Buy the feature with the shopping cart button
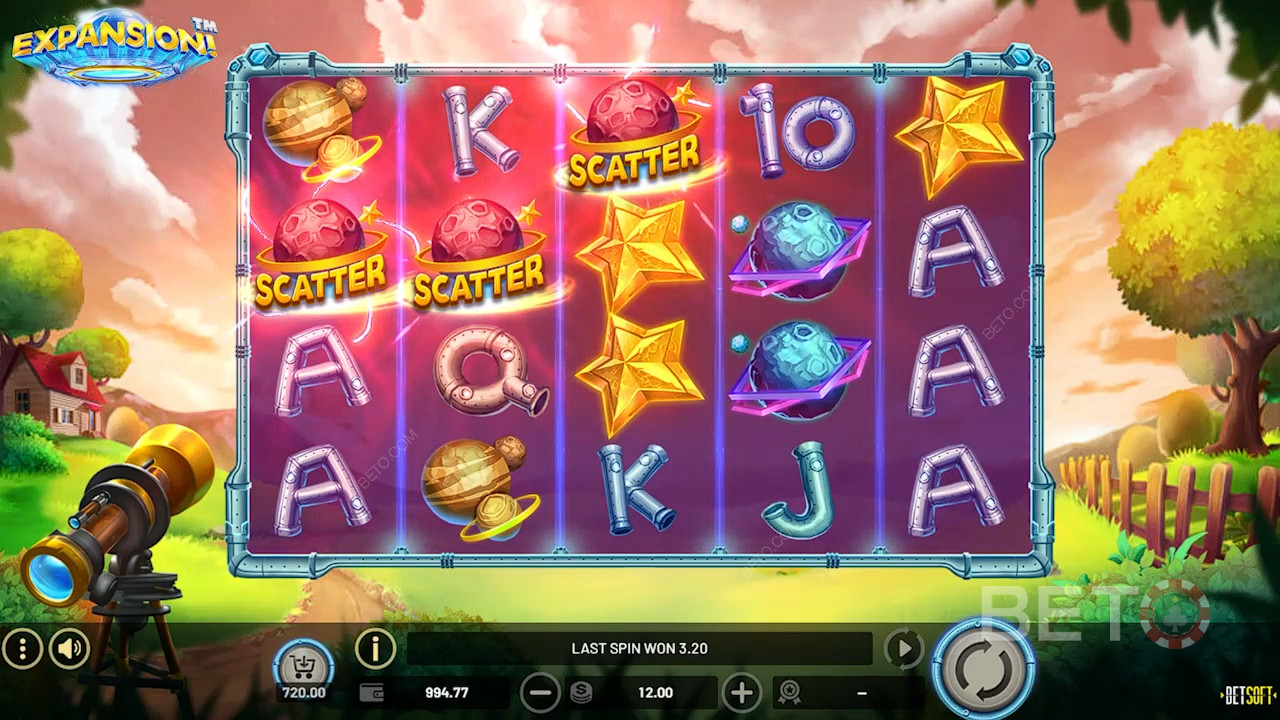 pyautogui.click(x=303, y=662)
